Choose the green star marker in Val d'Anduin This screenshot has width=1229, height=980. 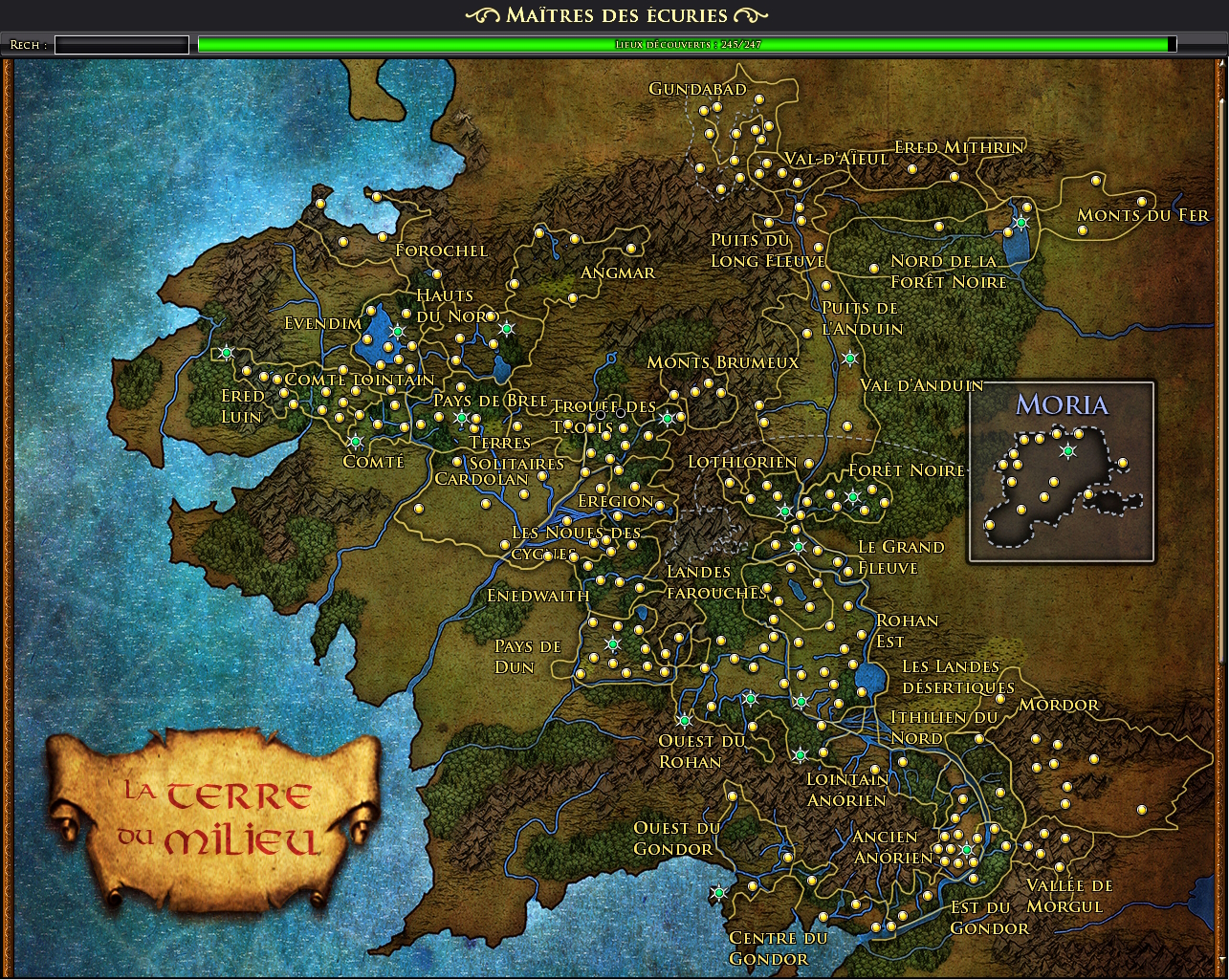pos(849,359)
